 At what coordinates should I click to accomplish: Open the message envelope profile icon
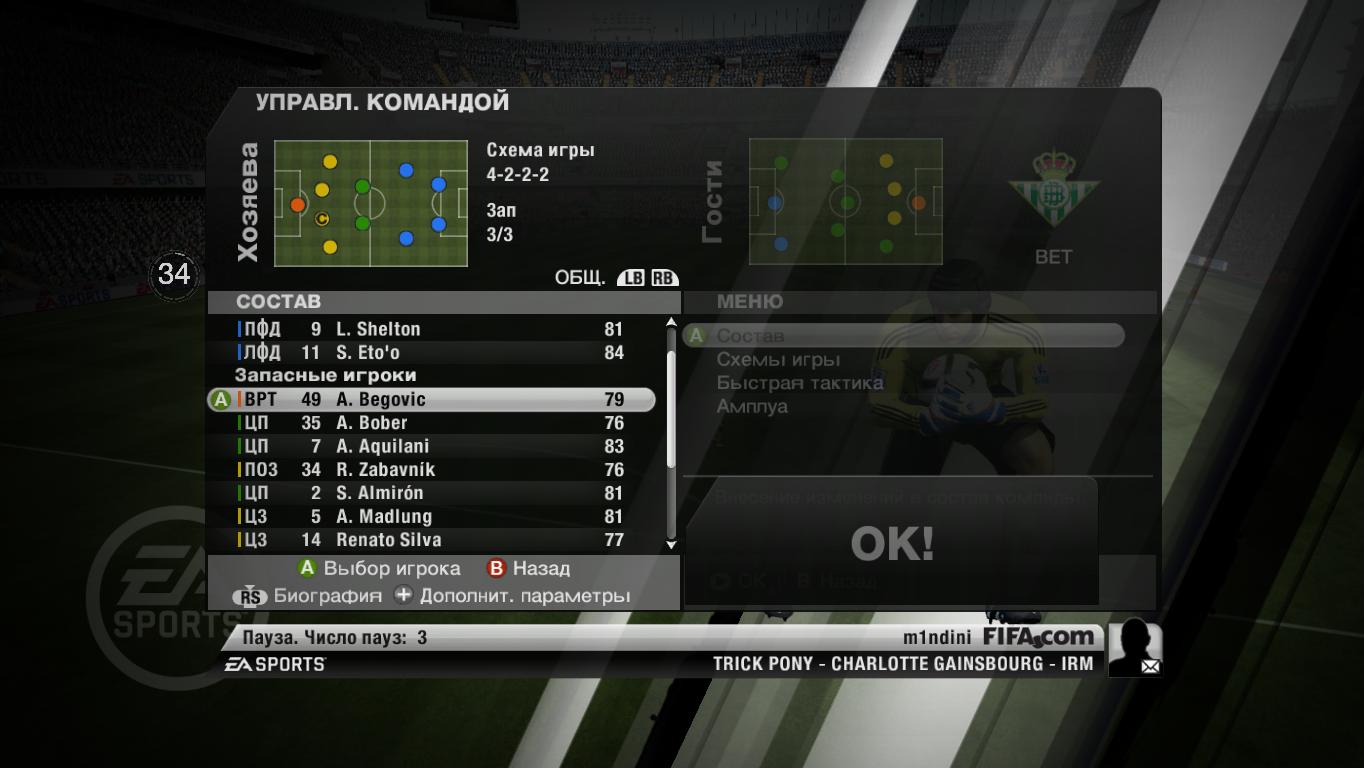1135,648
